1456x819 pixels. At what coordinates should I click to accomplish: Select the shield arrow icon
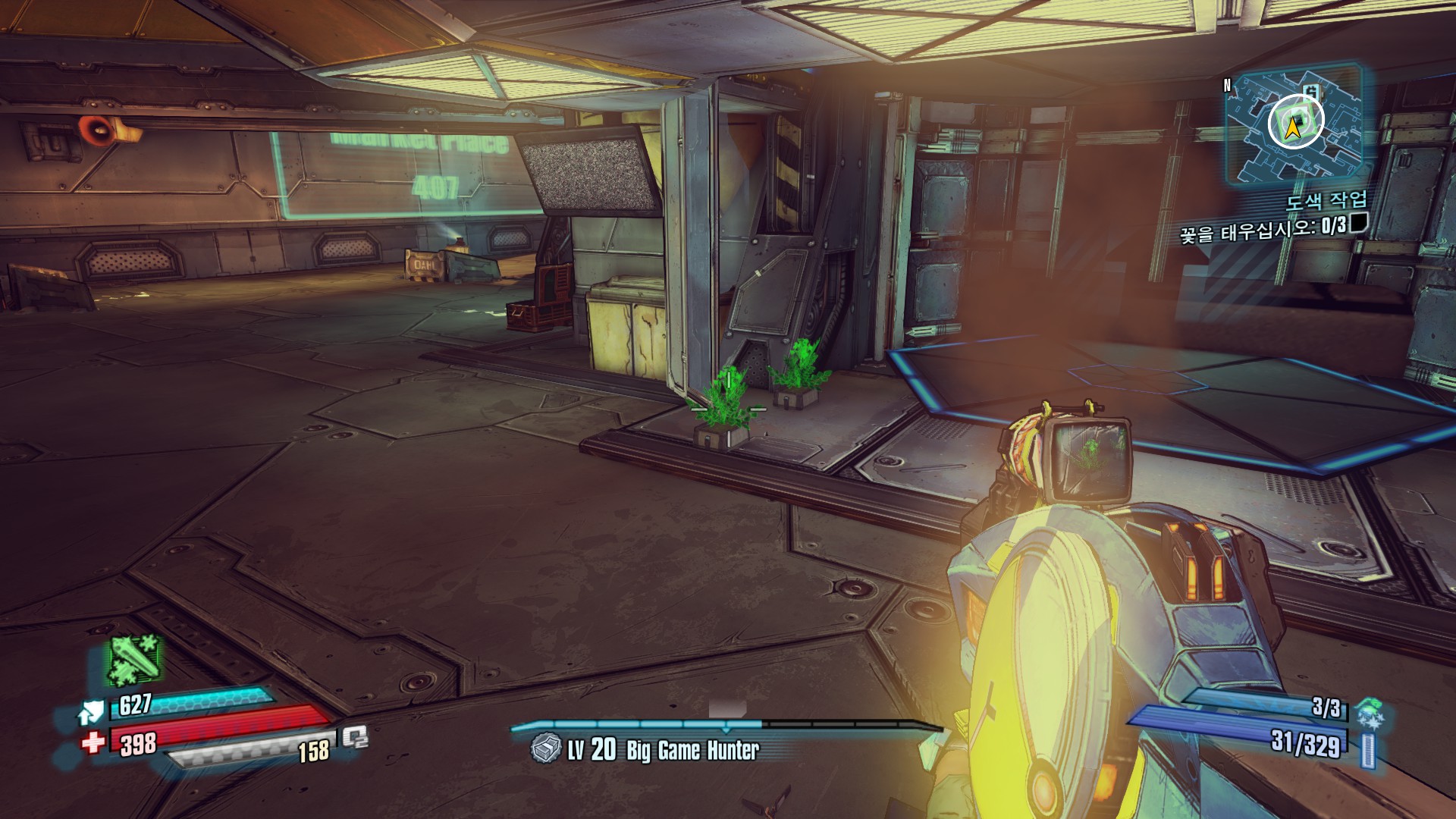pos(91,713)
